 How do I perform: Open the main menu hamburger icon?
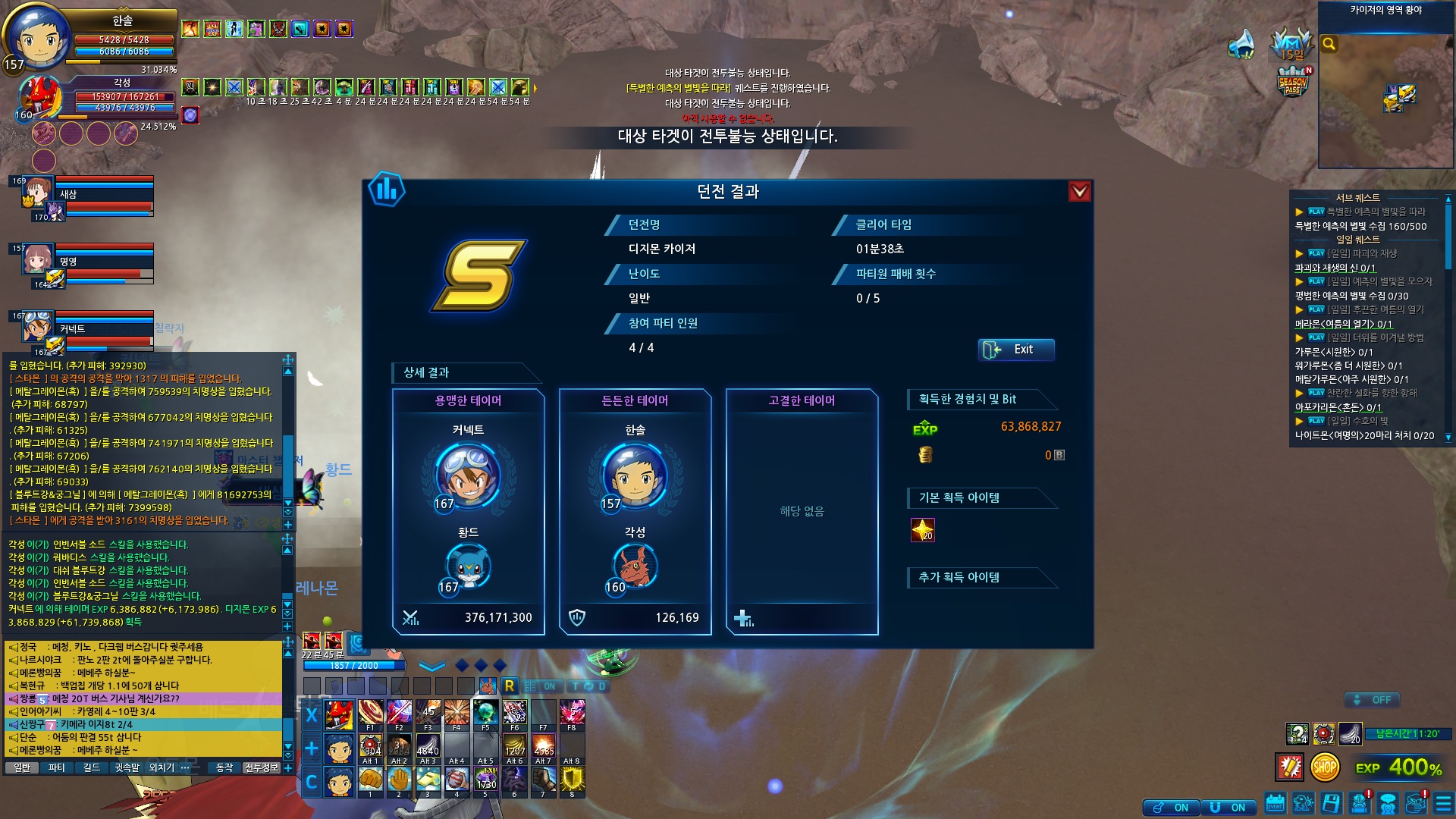1443,803
